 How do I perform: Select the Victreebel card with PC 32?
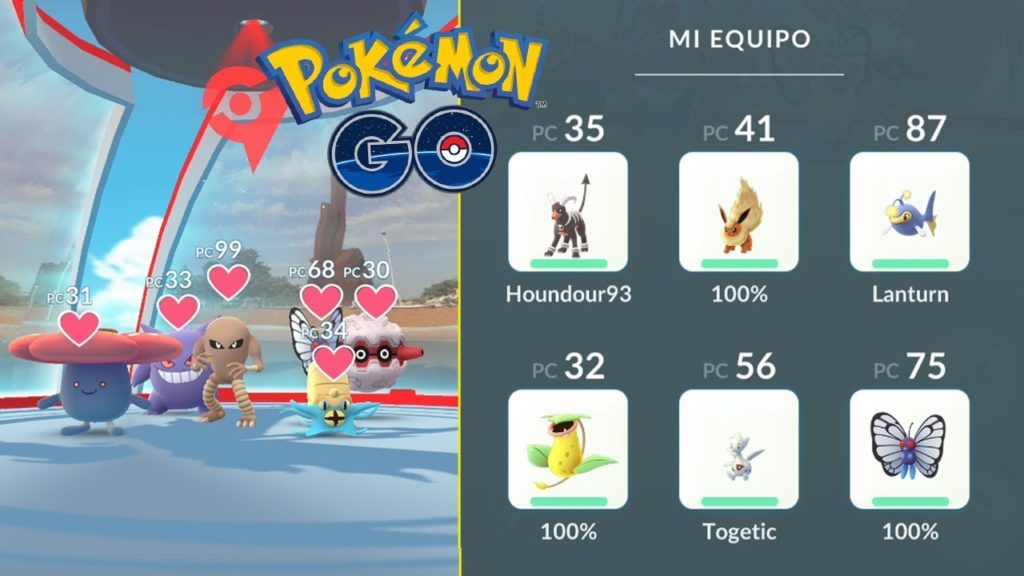click(568, 449)
